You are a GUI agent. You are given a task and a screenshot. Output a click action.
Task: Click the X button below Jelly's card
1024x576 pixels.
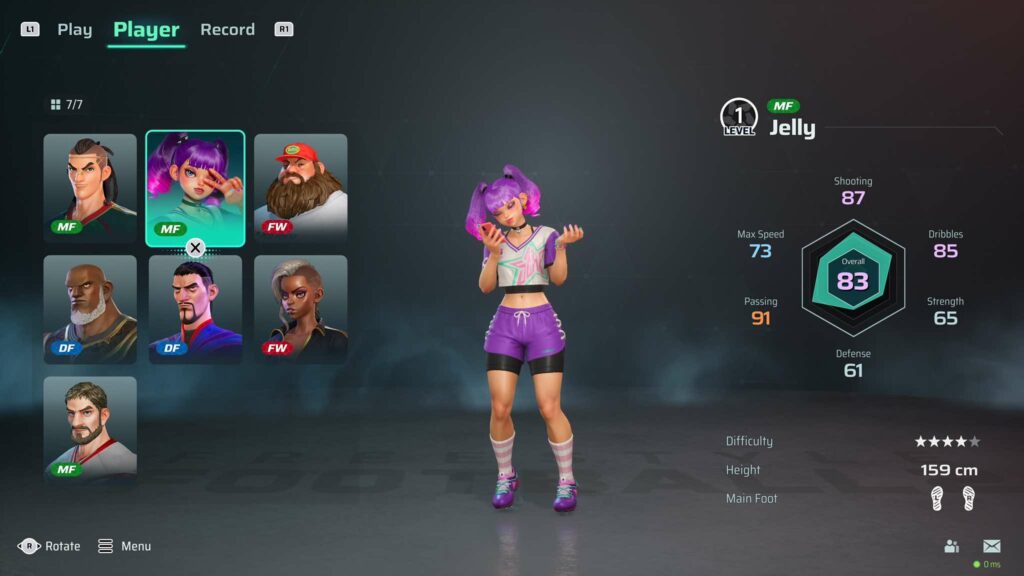196,248
